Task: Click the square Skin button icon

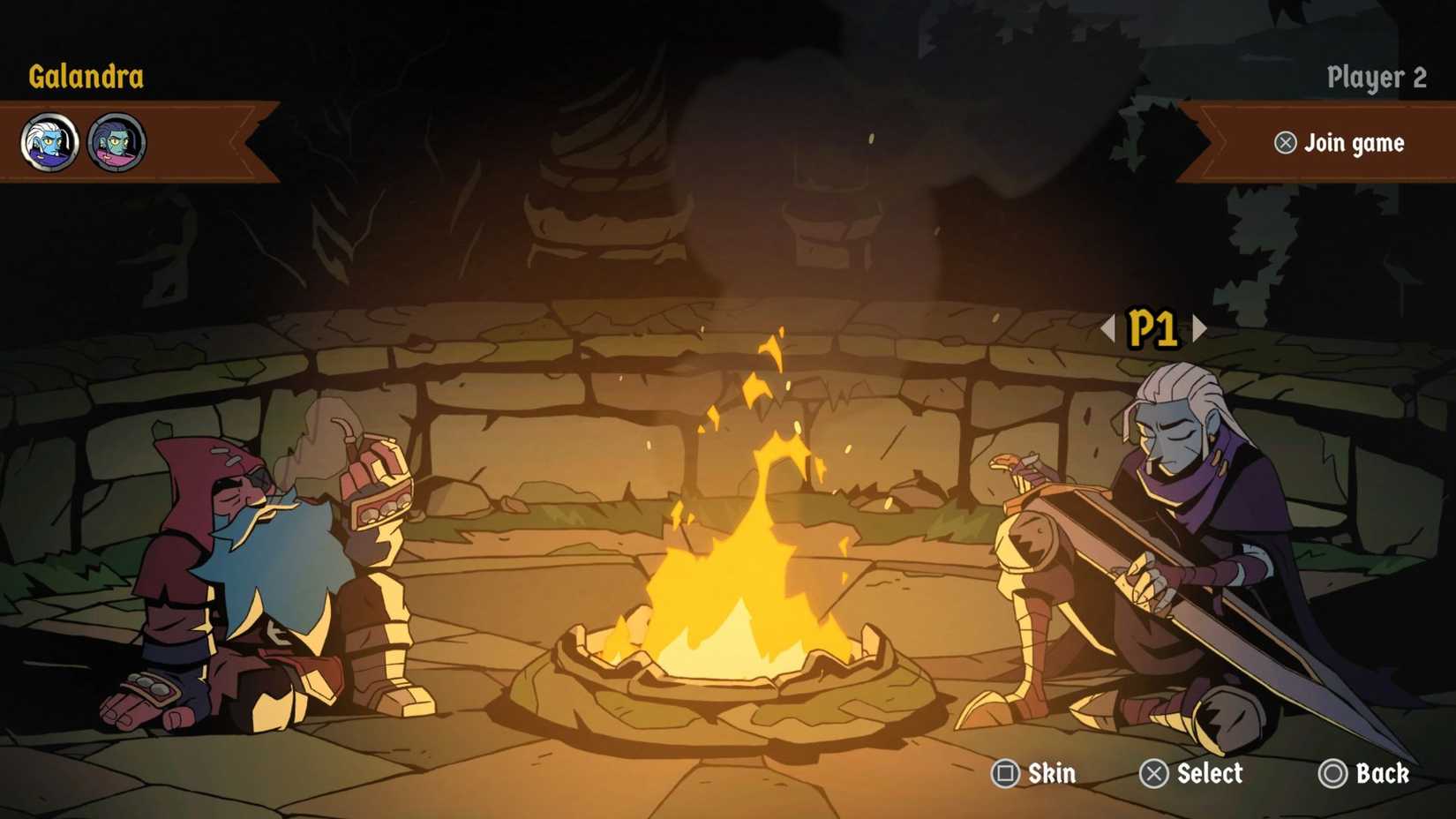Action: click(x=1006, y=774)
